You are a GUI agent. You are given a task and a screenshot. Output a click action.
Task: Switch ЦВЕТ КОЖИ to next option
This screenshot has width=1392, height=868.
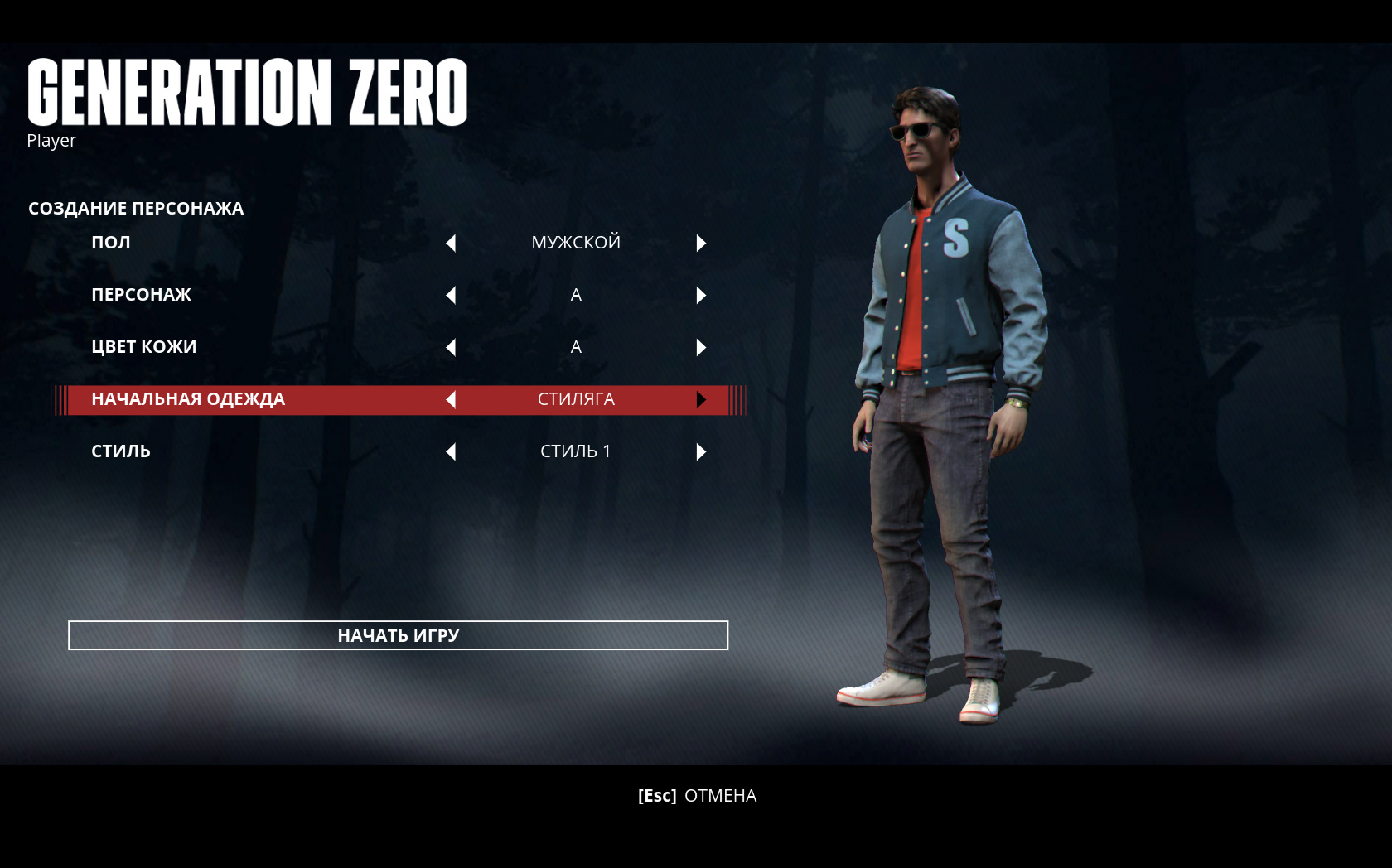tap(701, 347)
